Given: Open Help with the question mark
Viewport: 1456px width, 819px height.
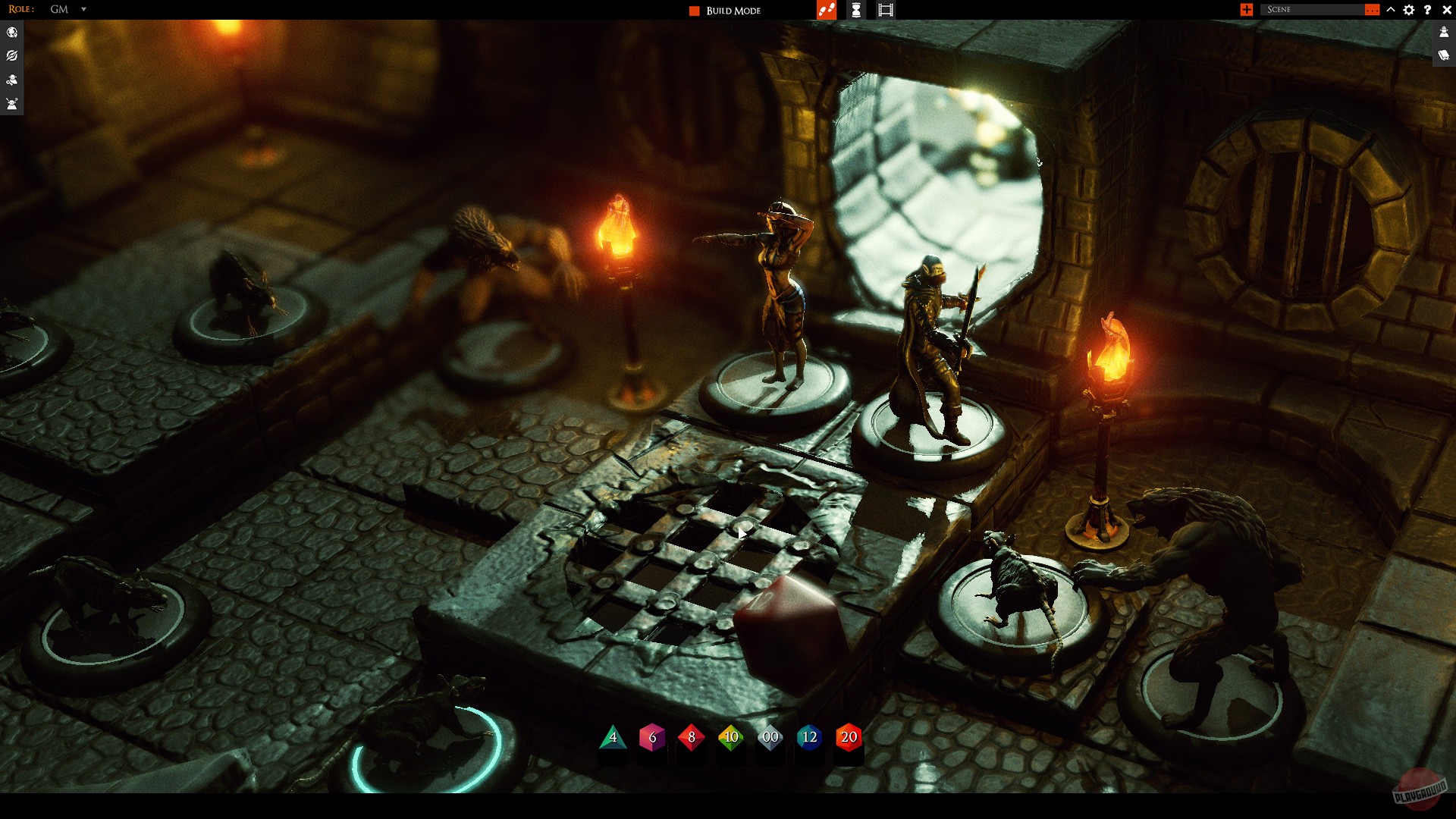Looking at the screenshot, I should [x=1428, y=10].
